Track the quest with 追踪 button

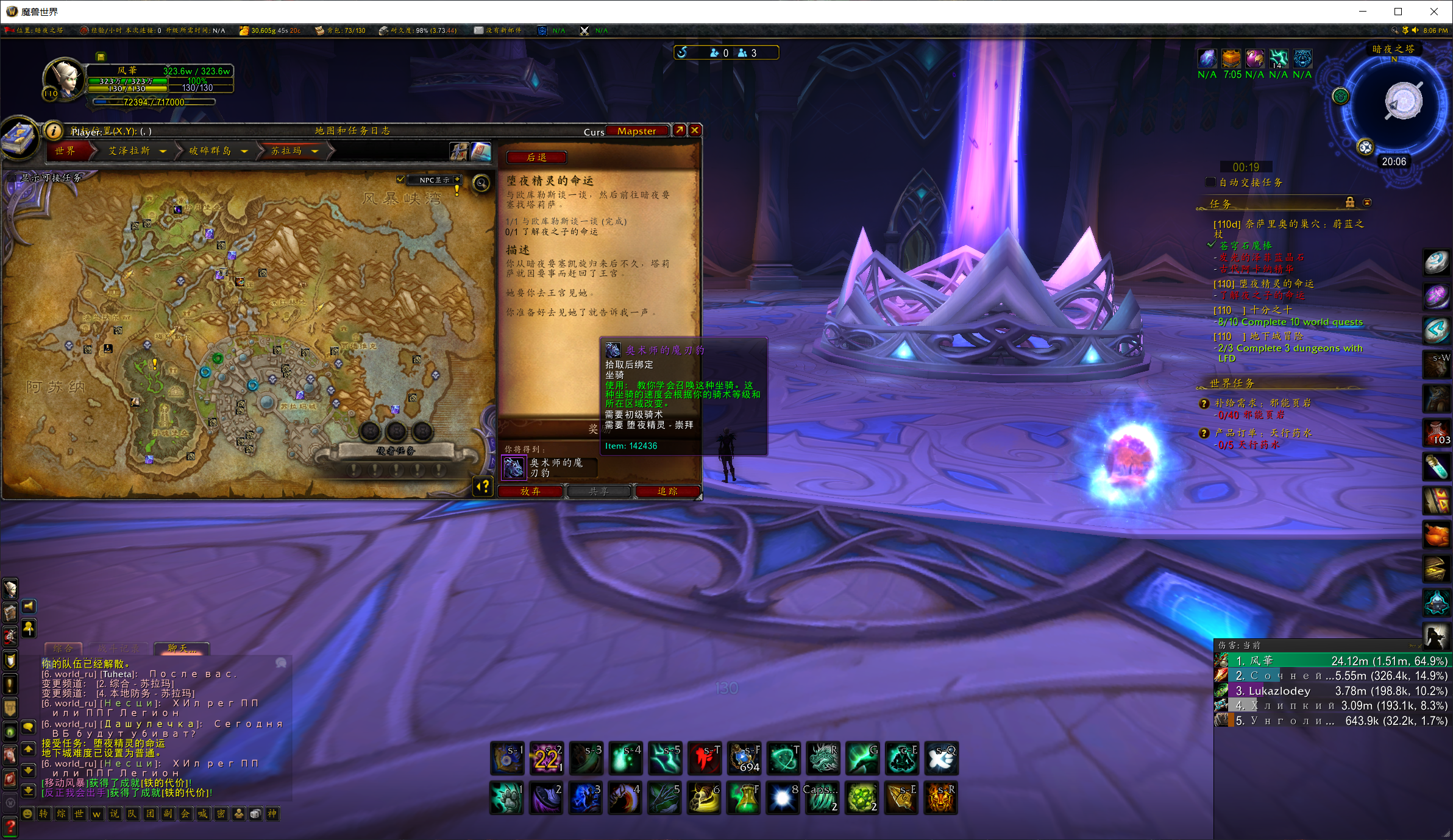(x=667, y=491)
